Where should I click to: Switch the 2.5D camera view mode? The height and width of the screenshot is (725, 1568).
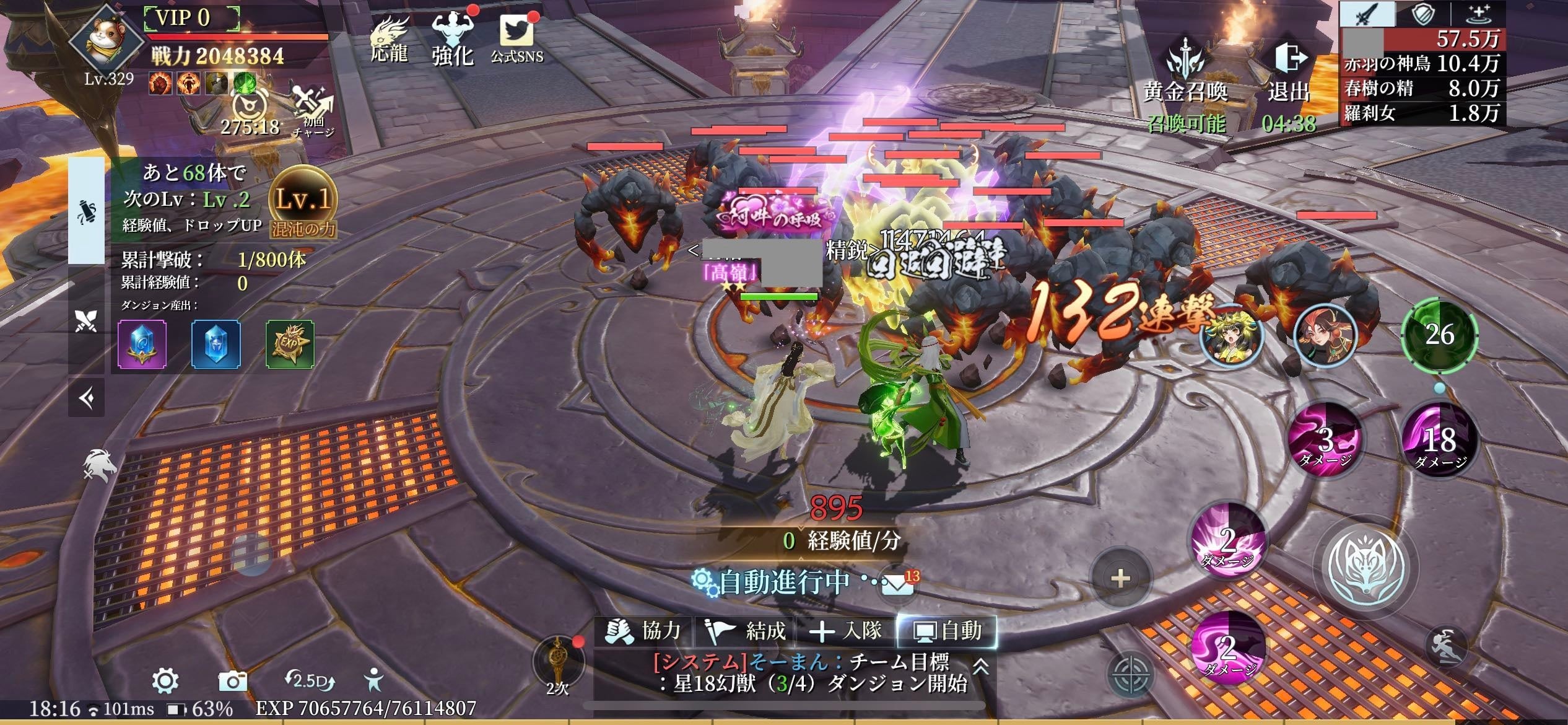pos(310,681)
